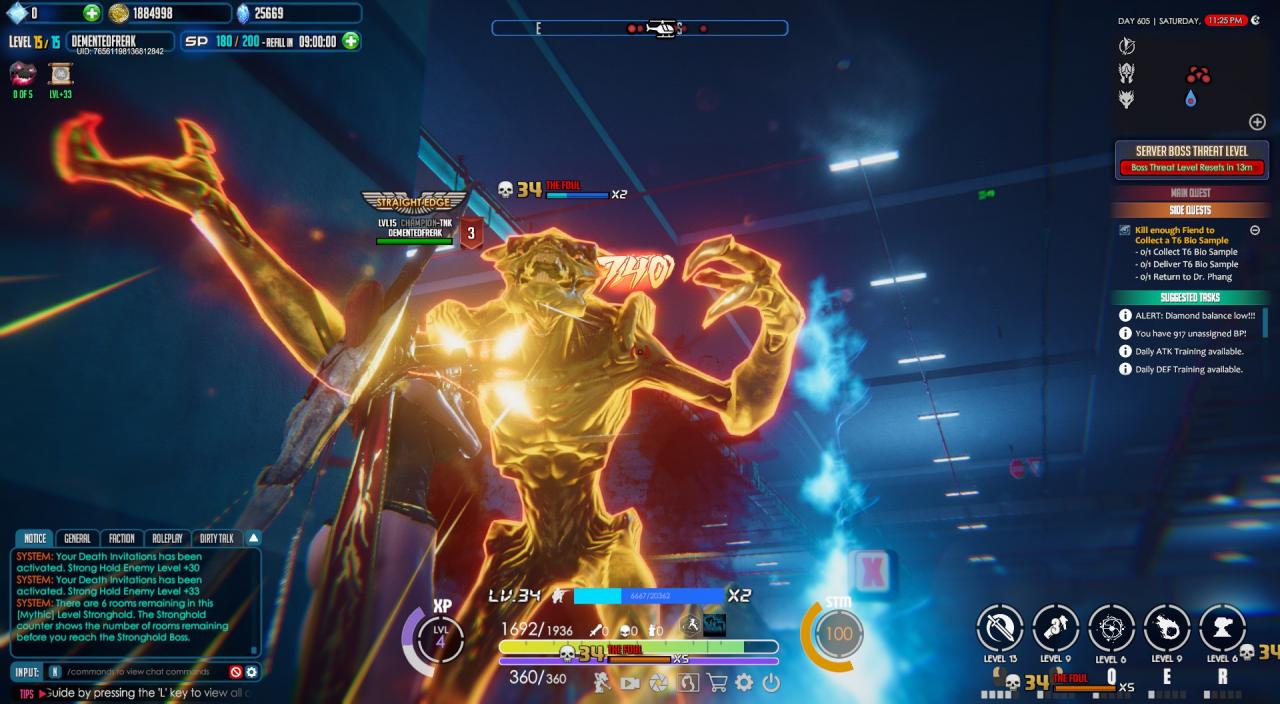Screen dimensions: 1280x704
Task: Open chat settings gear icon
Action: coord(252,672)
